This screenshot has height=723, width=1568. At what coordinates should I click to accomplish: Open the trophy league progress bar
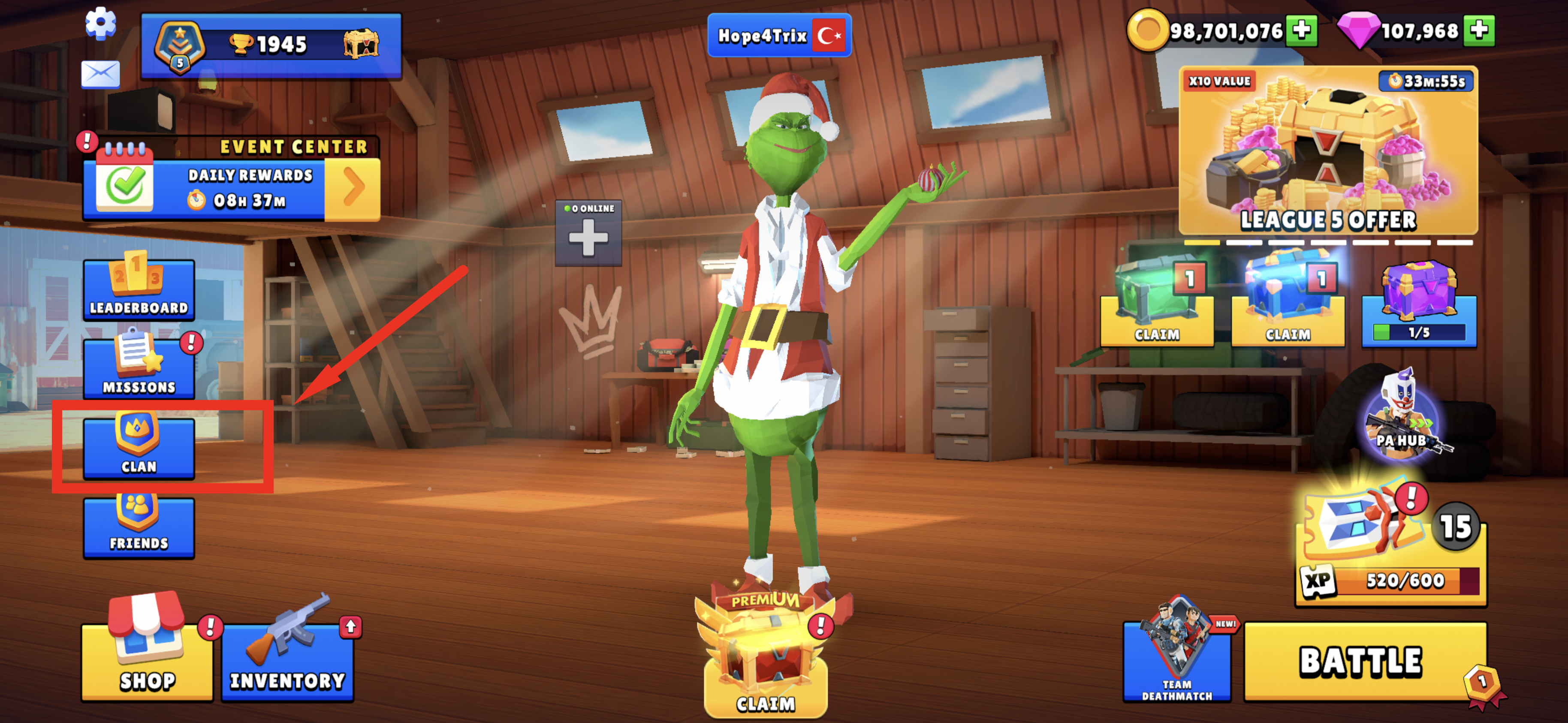(271, 45)
